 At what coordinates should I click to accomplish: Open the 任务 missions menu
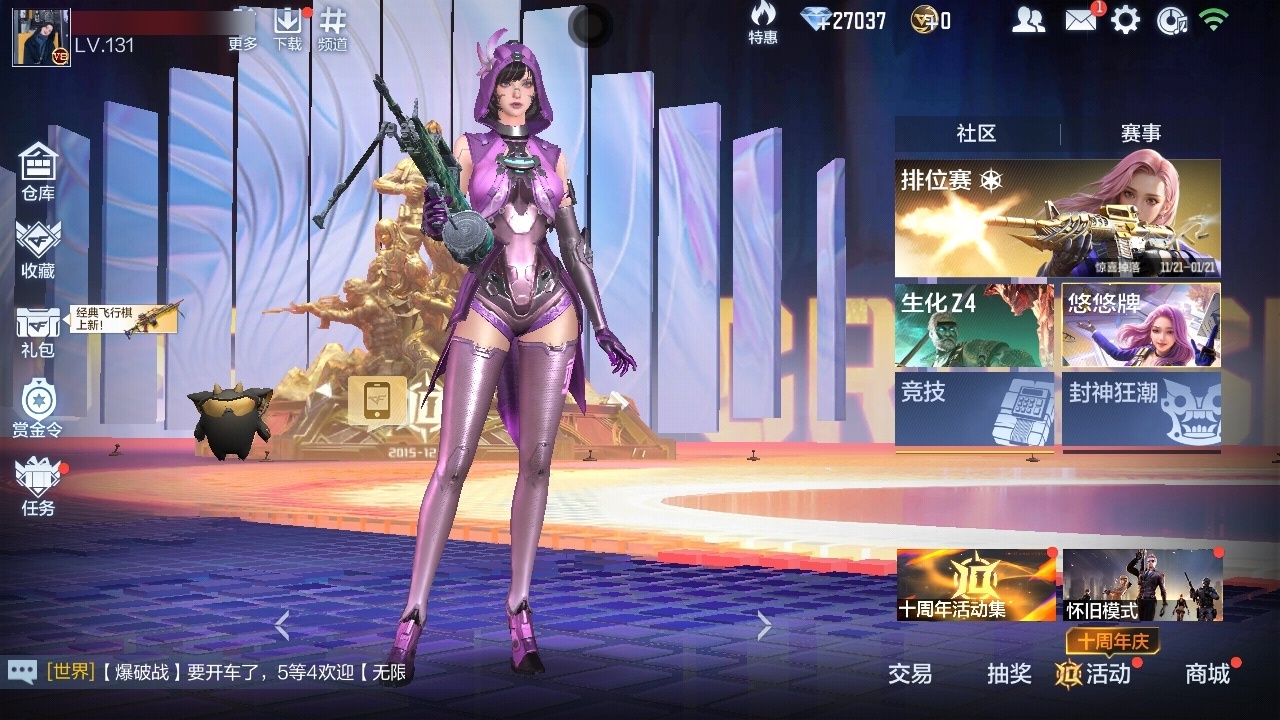coord(38,487)
